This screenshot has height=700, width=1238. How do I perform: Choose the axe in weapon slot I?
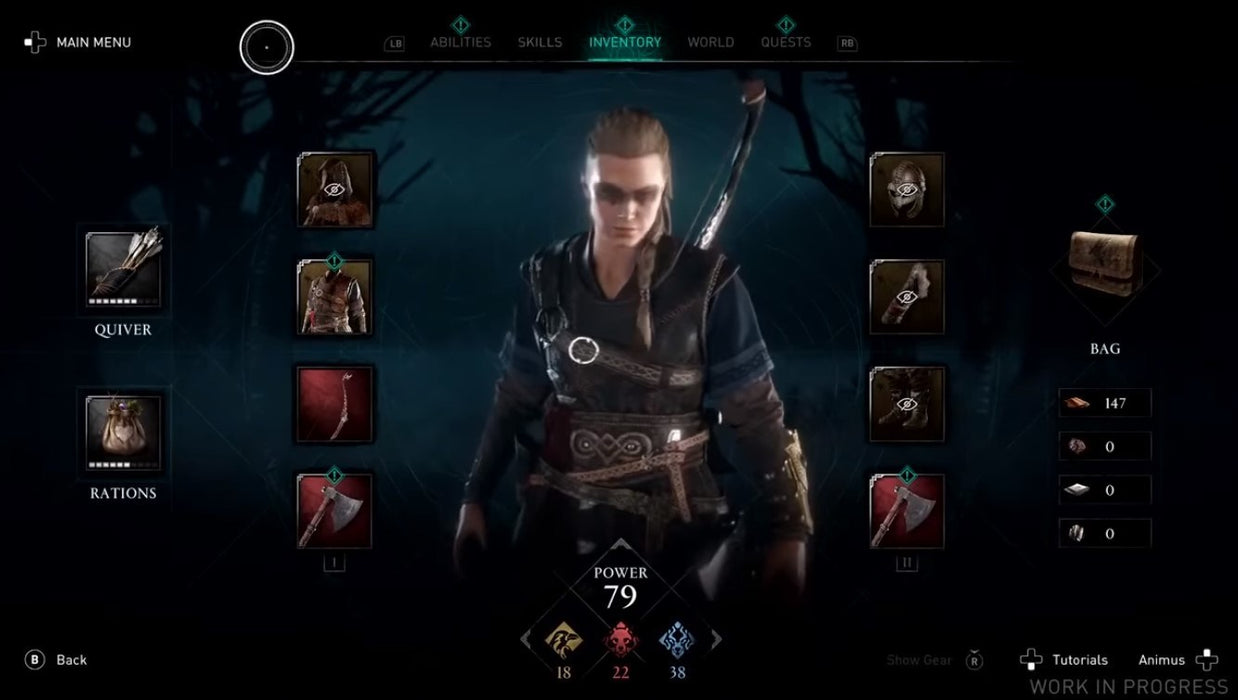pyautogui.click(x=335, y=511)
